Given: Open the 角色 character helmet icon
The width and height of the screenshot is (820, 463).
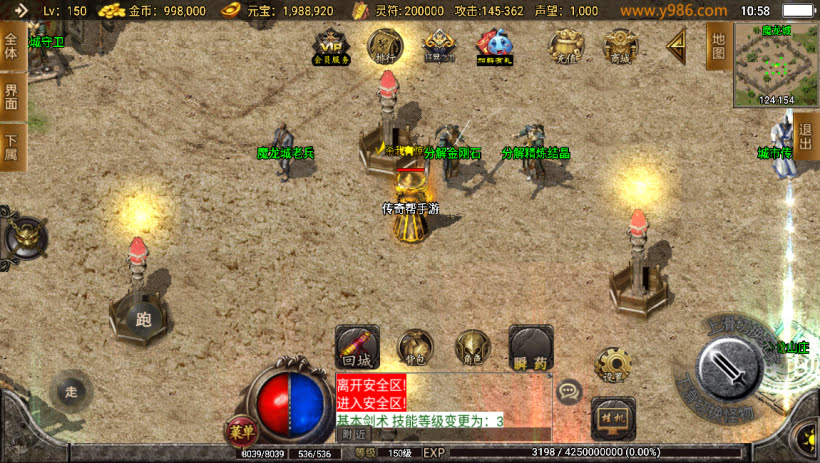Looking at the screenshot, I should (x=473, y=346).
